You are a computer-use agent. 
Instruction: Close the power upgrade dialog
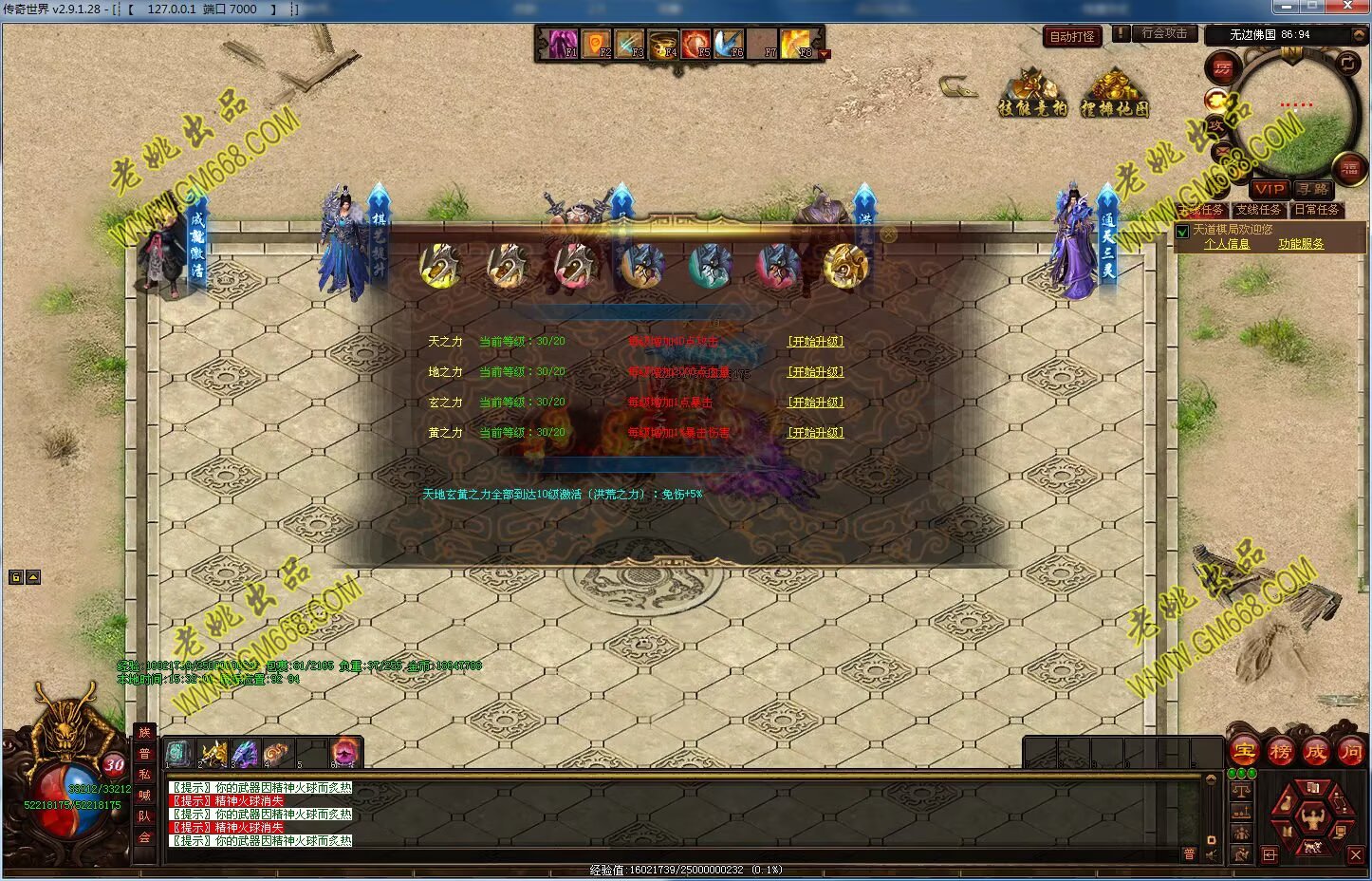point(888,234)
